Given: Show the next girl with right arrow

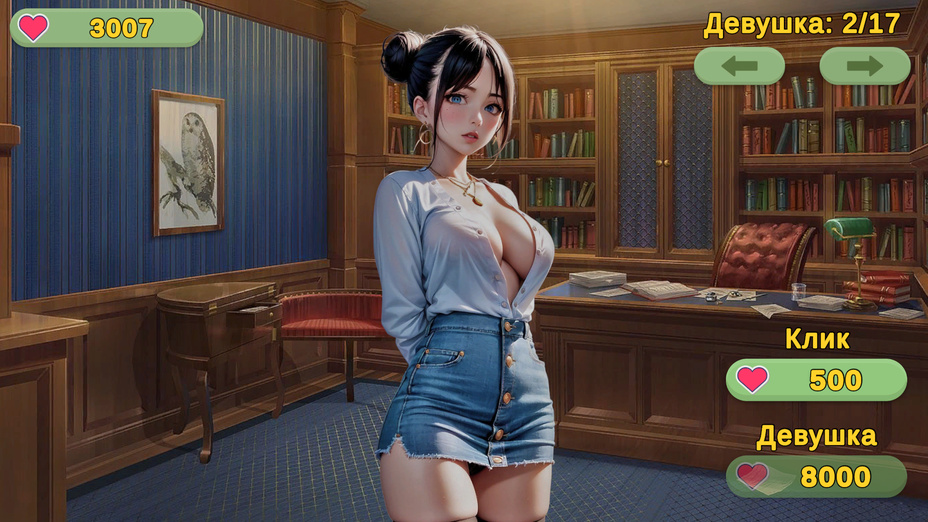Looking at the screenshot, I should [865, 66].
